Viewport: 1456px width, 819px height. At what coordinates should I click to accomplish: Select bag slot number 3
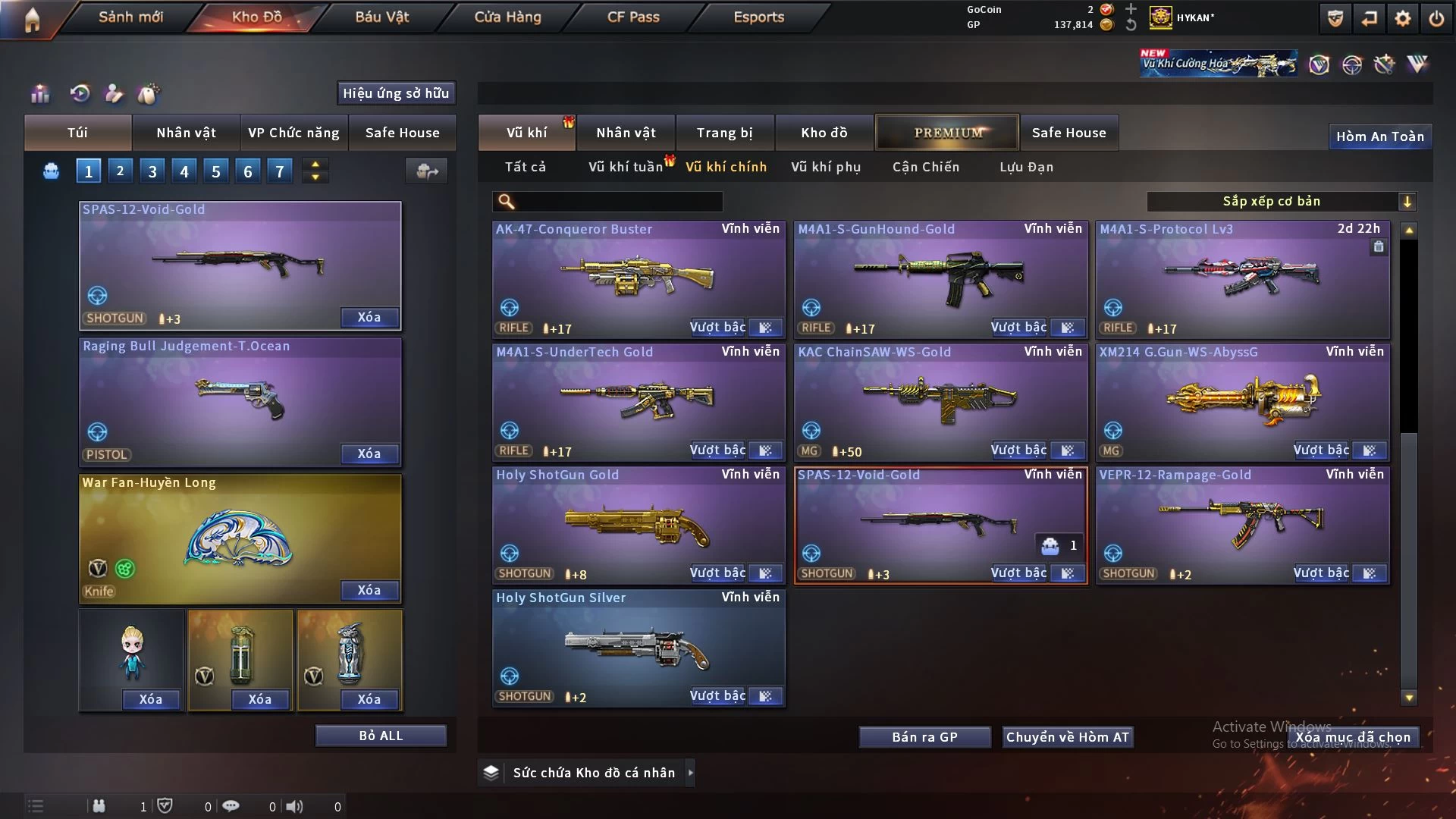[152, 171]
